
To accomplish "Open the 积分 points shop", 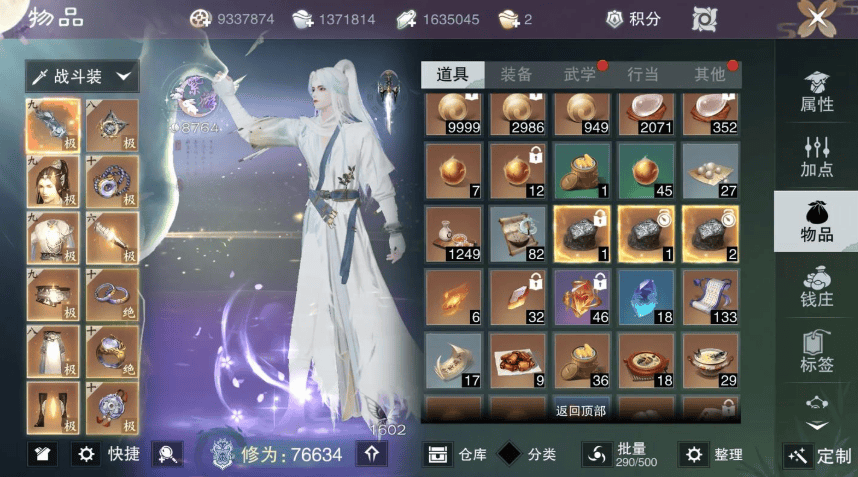I will pos(635,19).
